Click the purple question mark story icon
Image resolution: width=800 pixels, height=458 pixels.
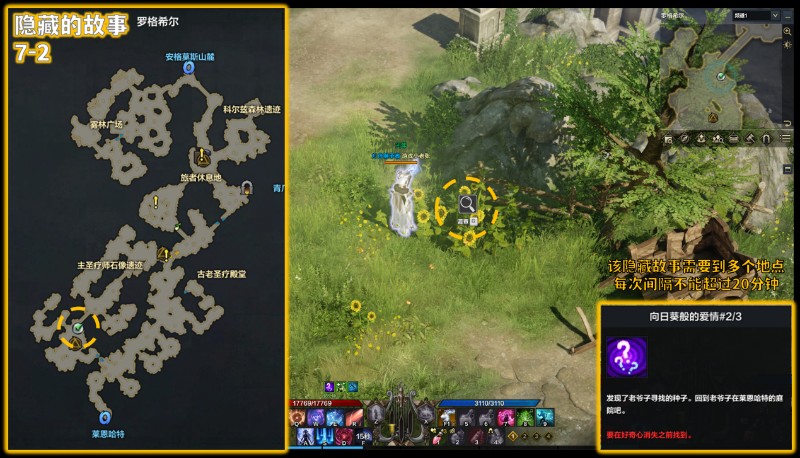(x=626, y=358)
